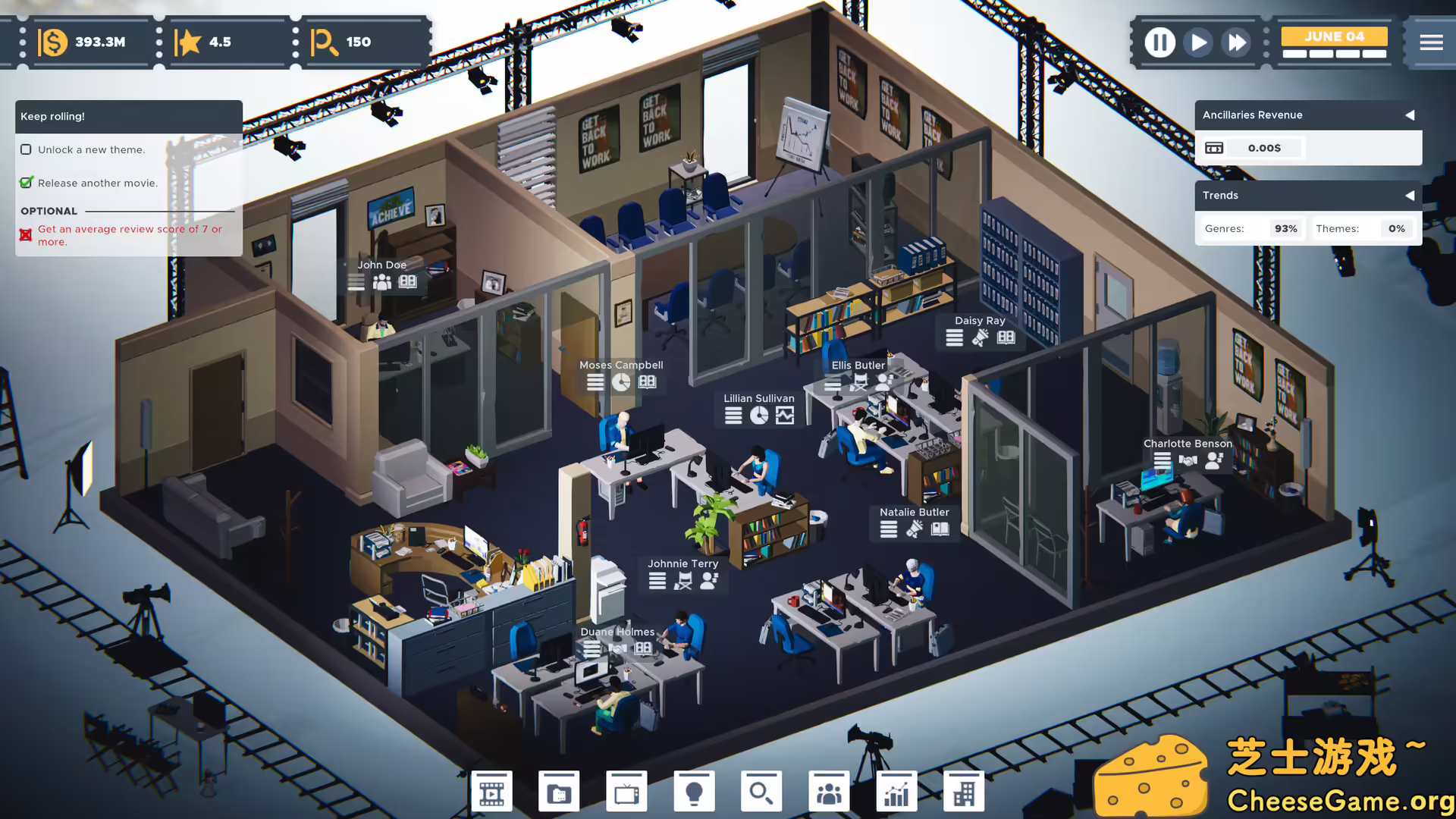Select employee Lillian Sullivan

pos(759,398)
